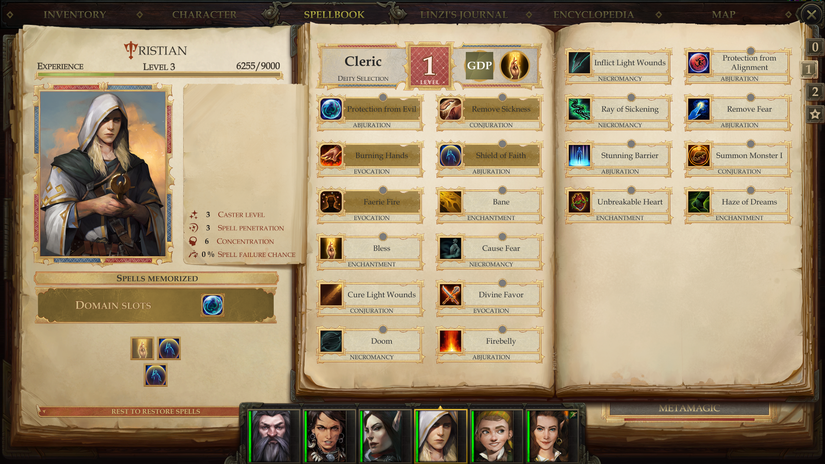Choose the Cure Light Wounds spell
Image resolution: width=825 pixels, height=464 pixels.
tap(370, 295)
